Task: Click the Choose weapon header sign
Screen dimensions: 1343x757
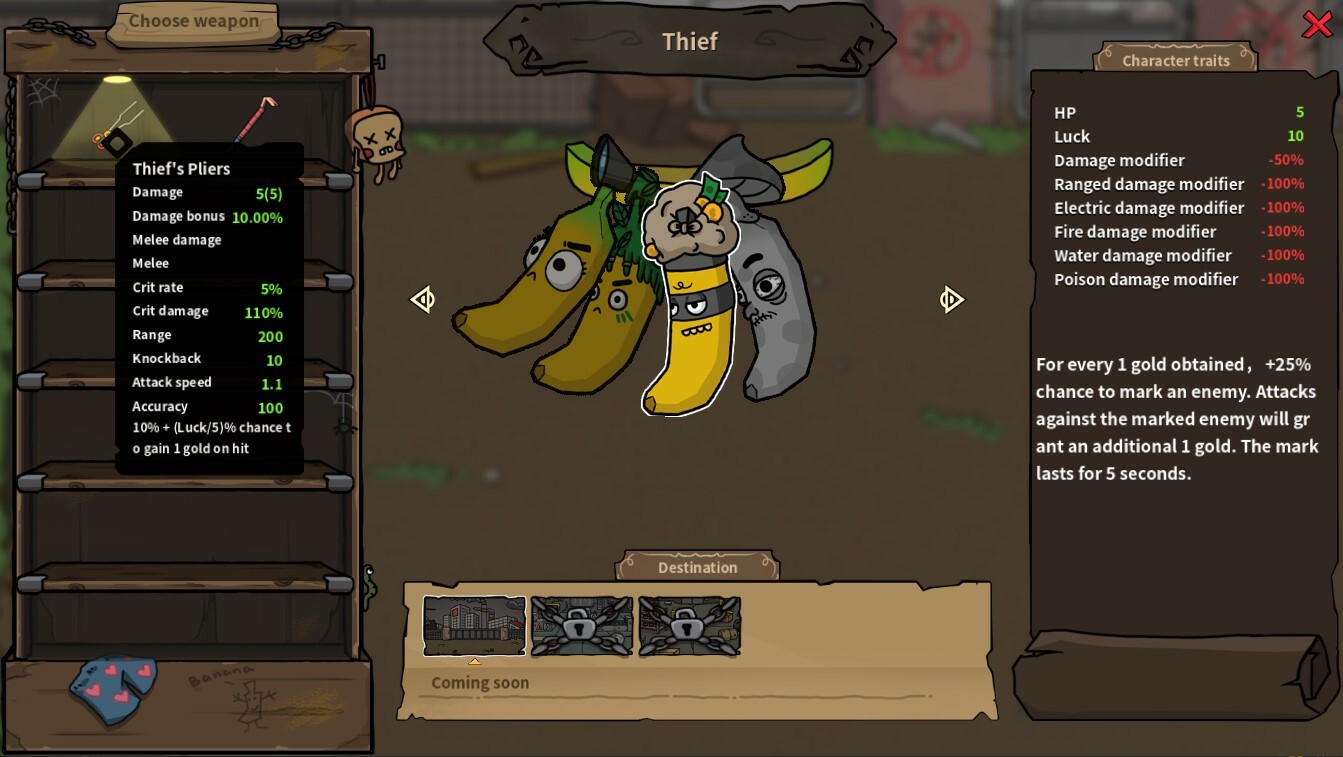Action: click(192, 21)
